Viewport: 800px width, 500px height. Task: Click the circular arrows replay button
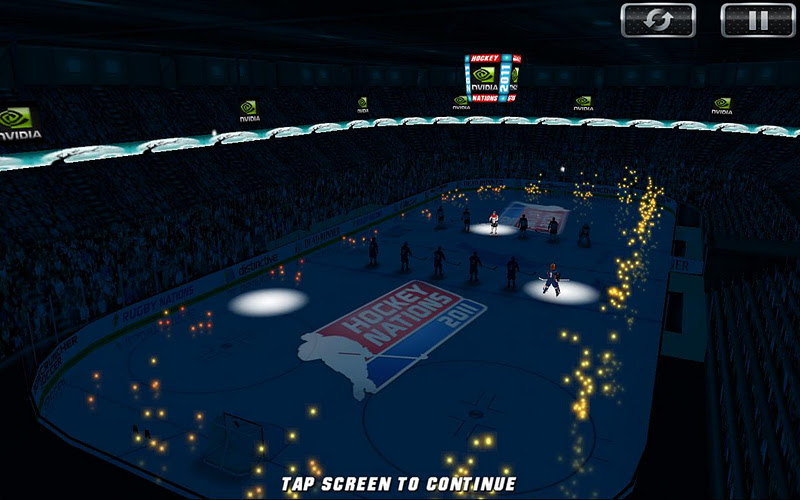click(x=658, y=20)
